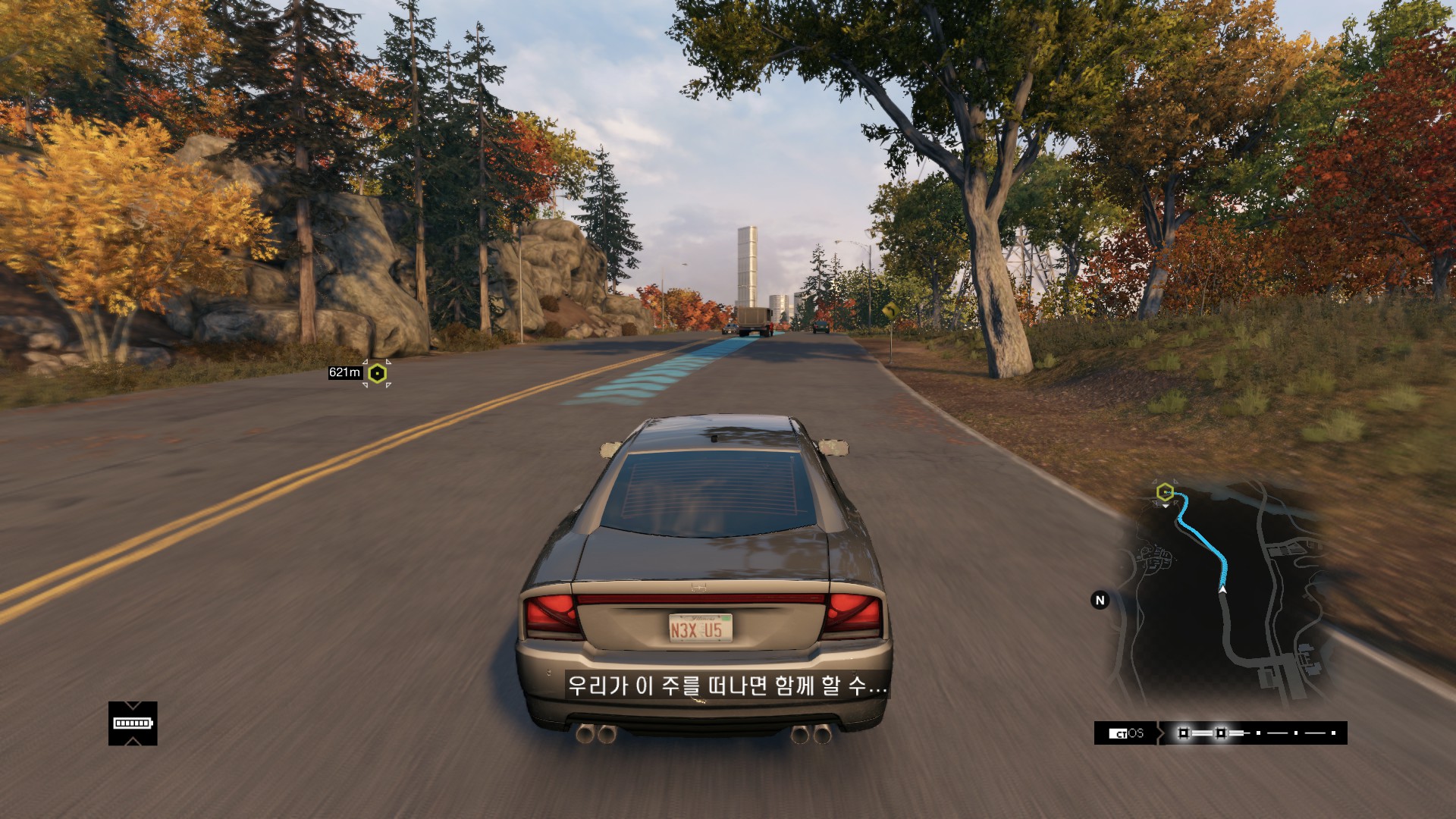Click the phone battery icon
Image resolution: width=1456 pixels, height=819 pixels.
coord(133,723)
